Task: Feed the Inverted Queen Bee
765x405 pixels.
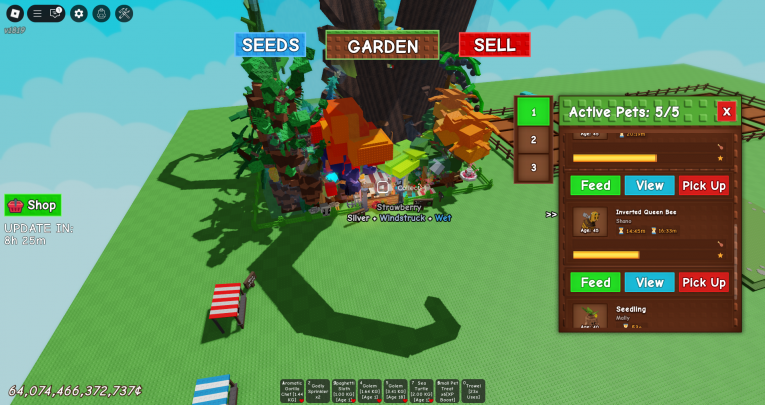Action: [595, 282]
